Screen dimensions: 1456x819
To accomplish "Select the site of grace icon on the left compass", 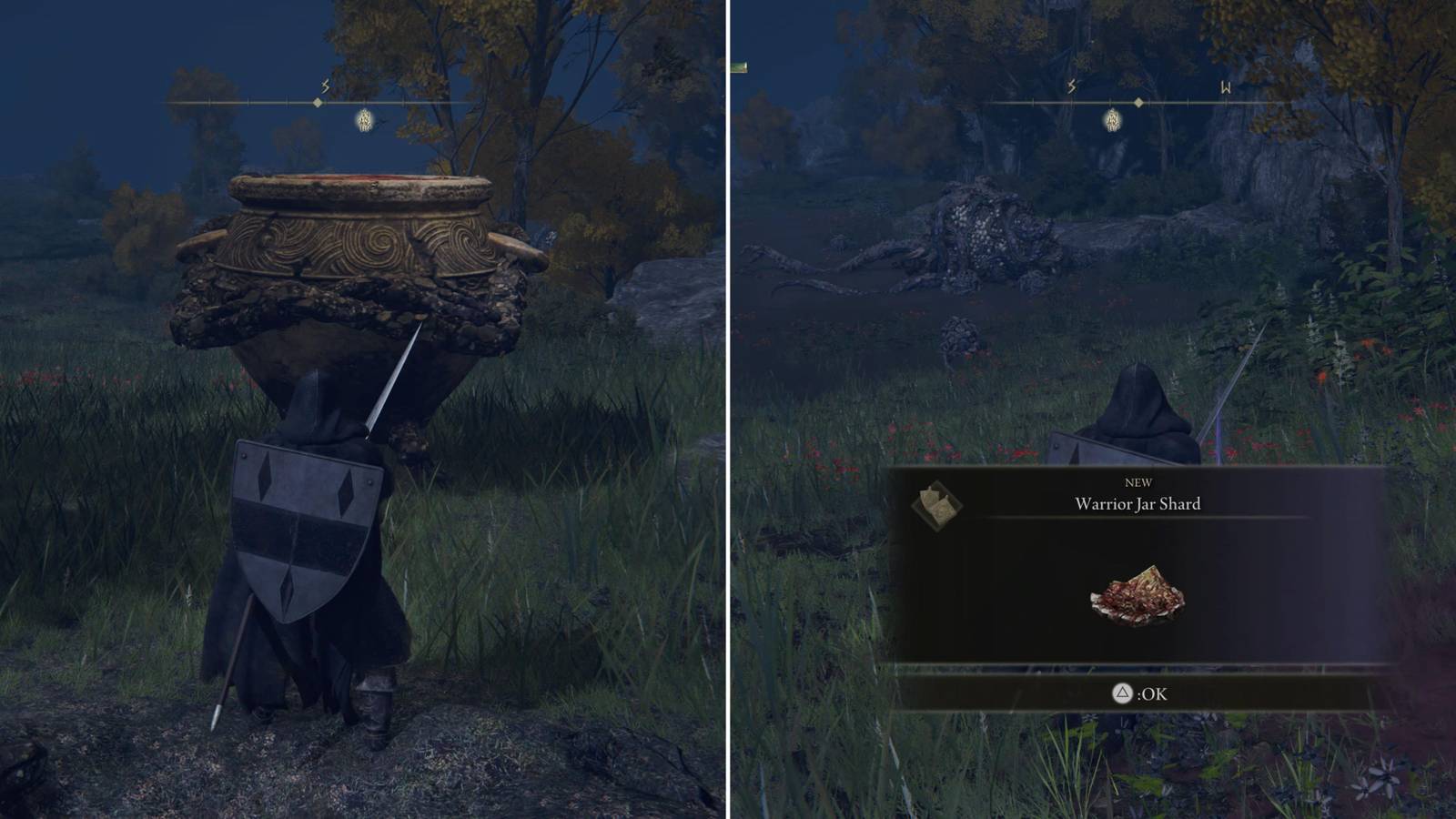I will 363,118.
